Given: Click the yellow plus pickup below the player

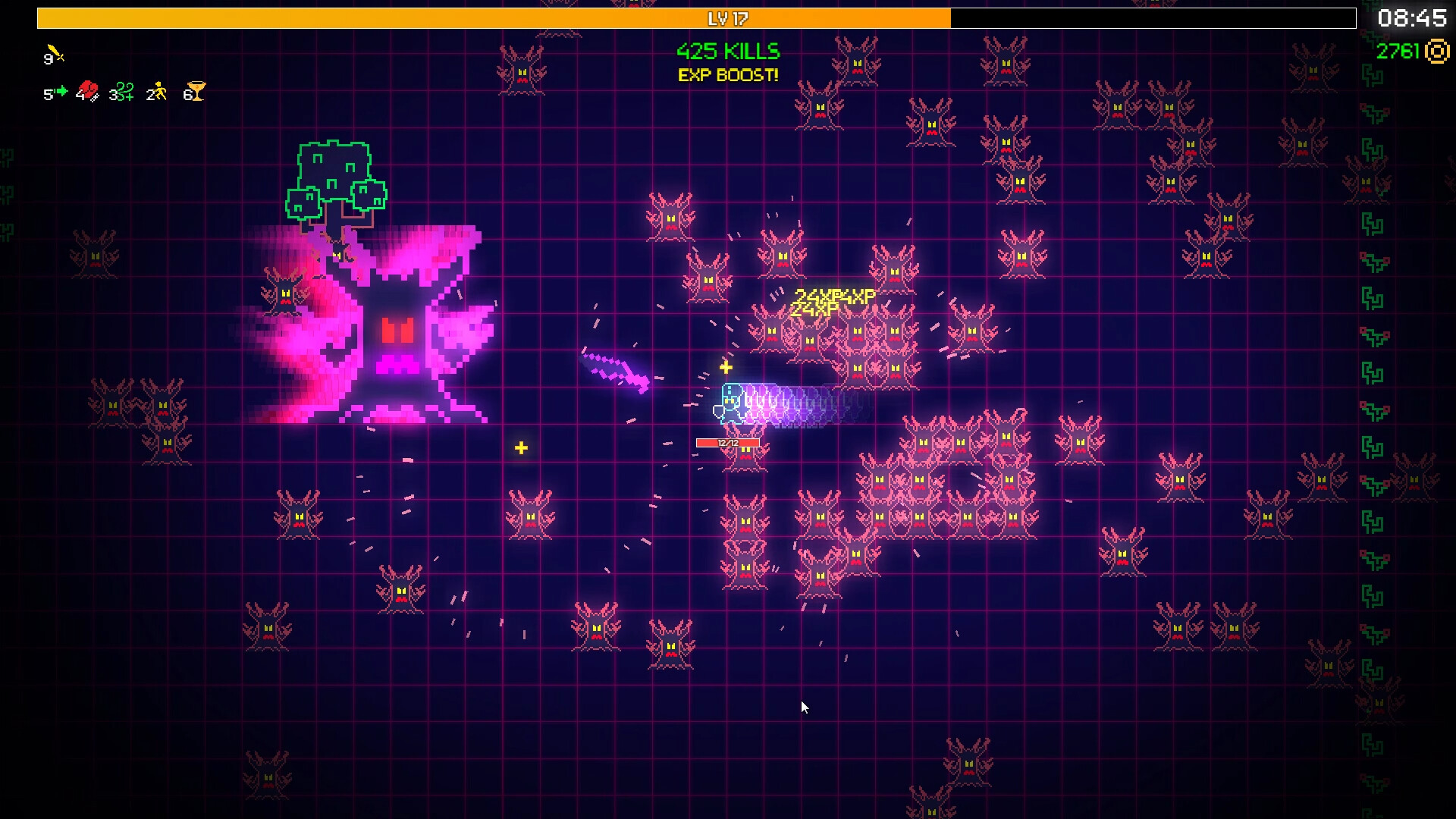Looking at the screenshot, I should [521, 448].
